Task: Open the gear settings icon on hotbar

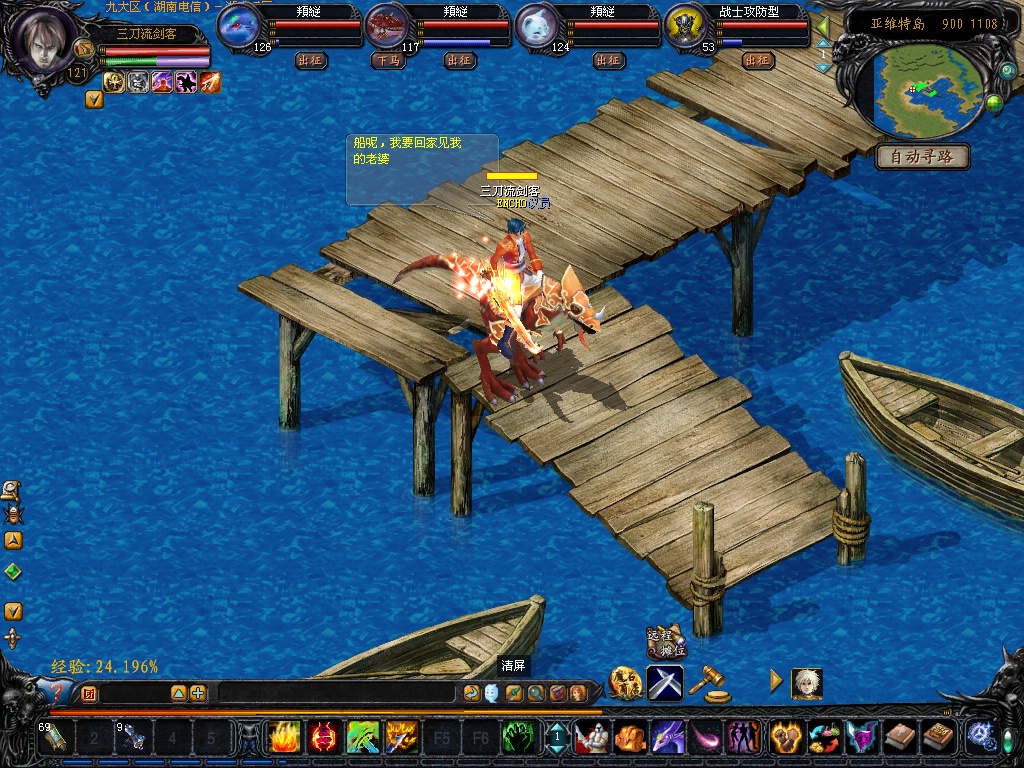Action: 979,737
